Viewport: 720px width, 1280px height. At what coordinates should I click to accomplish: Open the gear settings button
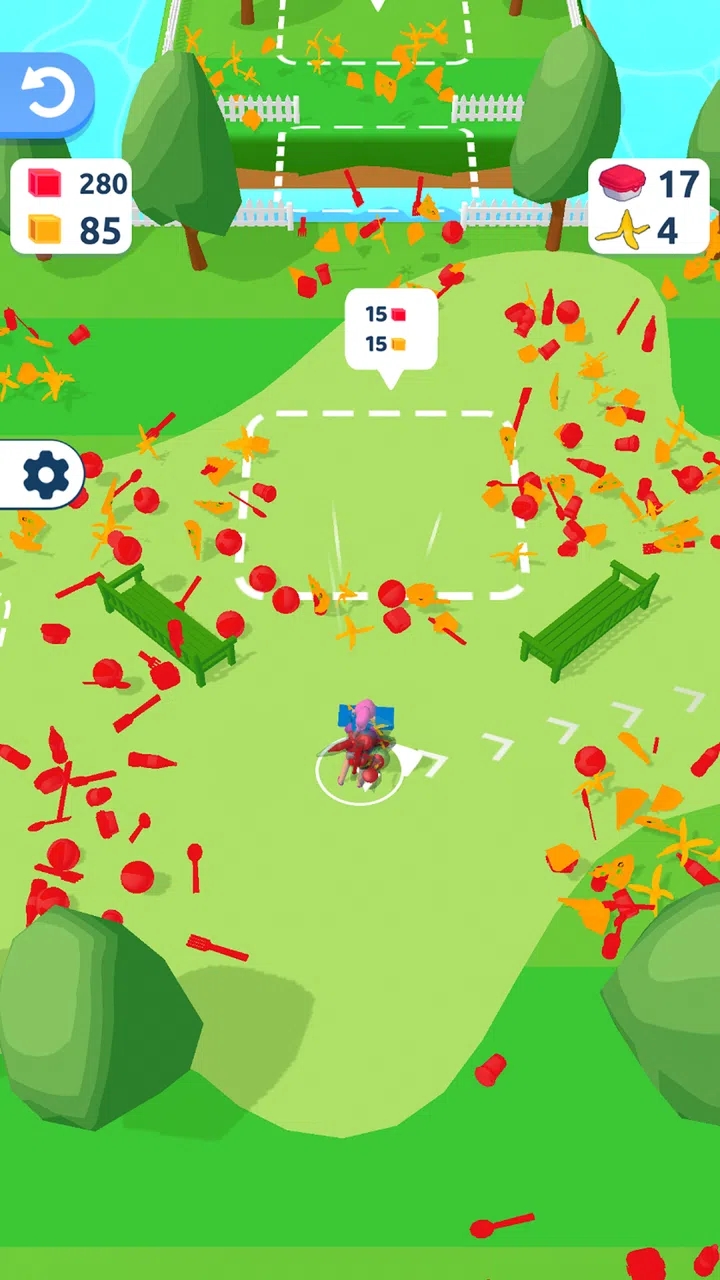click(x=44, y=475)
